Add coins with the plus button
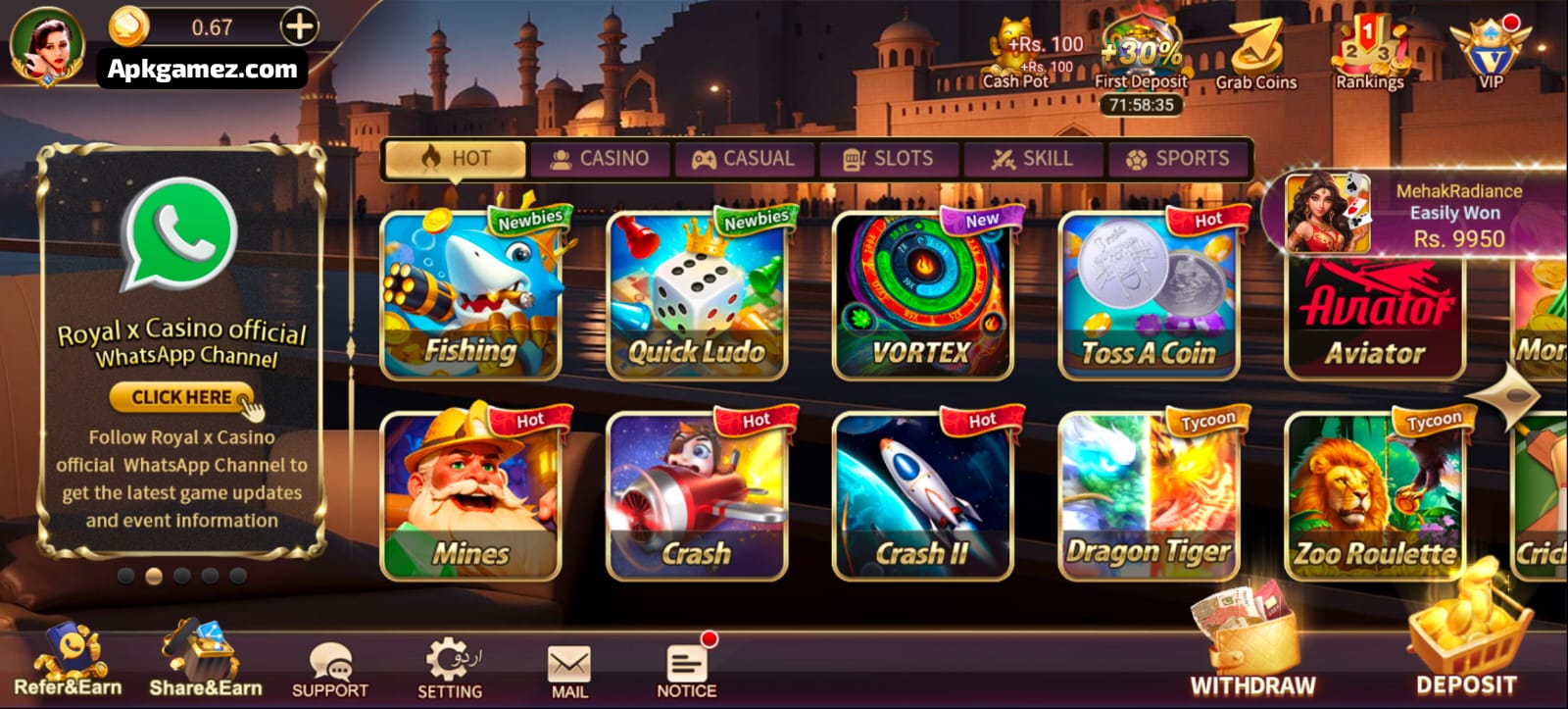Viewport: 1568px width, 709px height. (x=300, y=26)
